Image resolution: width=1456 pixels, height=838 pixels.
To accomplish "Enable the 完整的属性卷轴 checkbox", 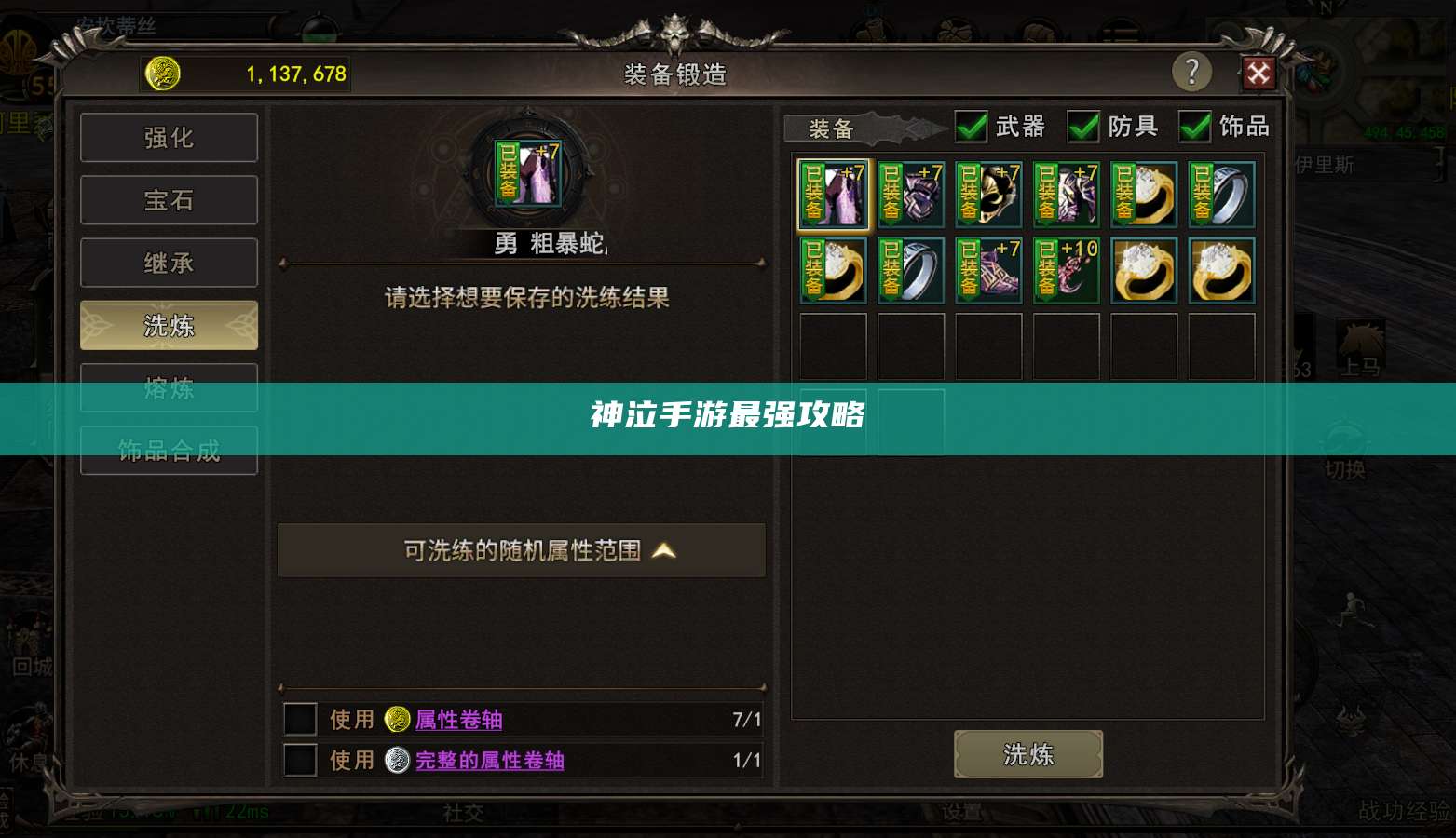I will tap(300, 760).
